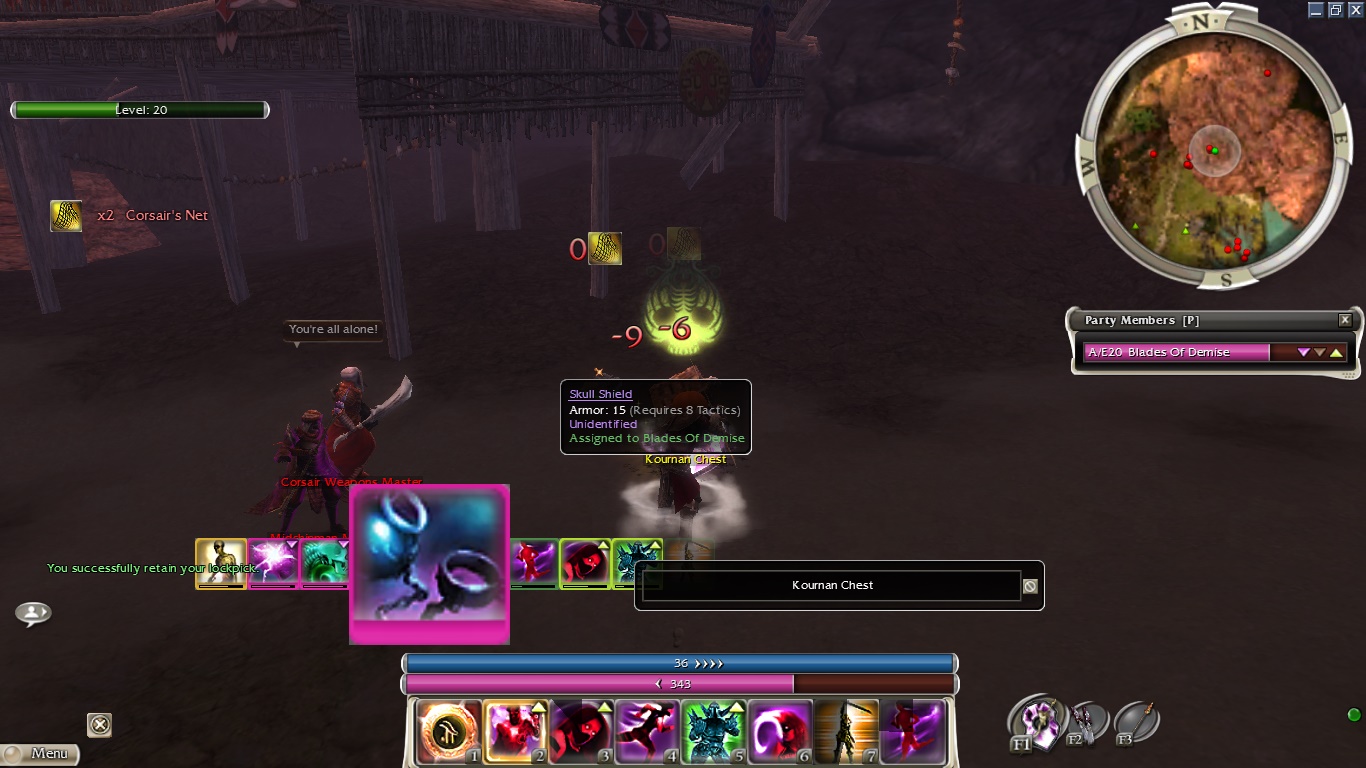Activate the glowing rune skill in slot 1
The image size is (1366, 768).
click(x=449, y=731)
